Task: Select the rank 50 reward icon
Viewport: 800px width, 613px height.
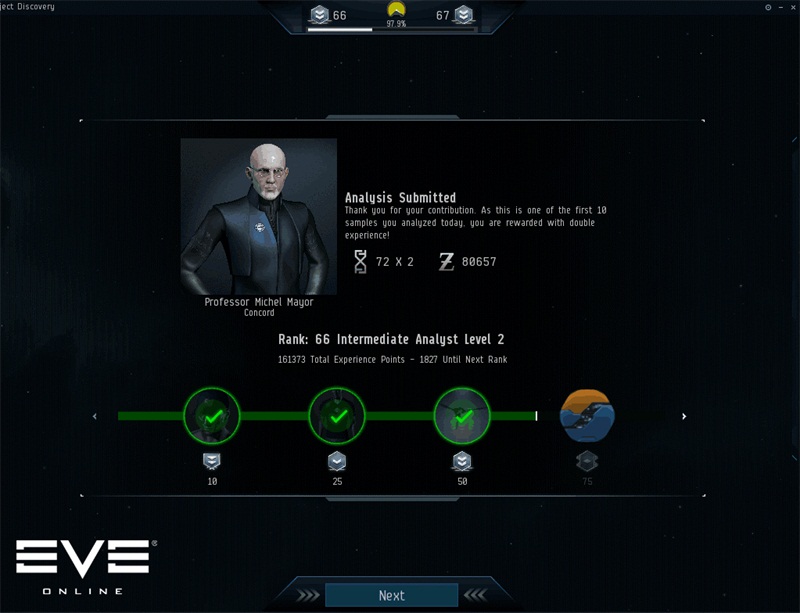Action: pos(462,416)
